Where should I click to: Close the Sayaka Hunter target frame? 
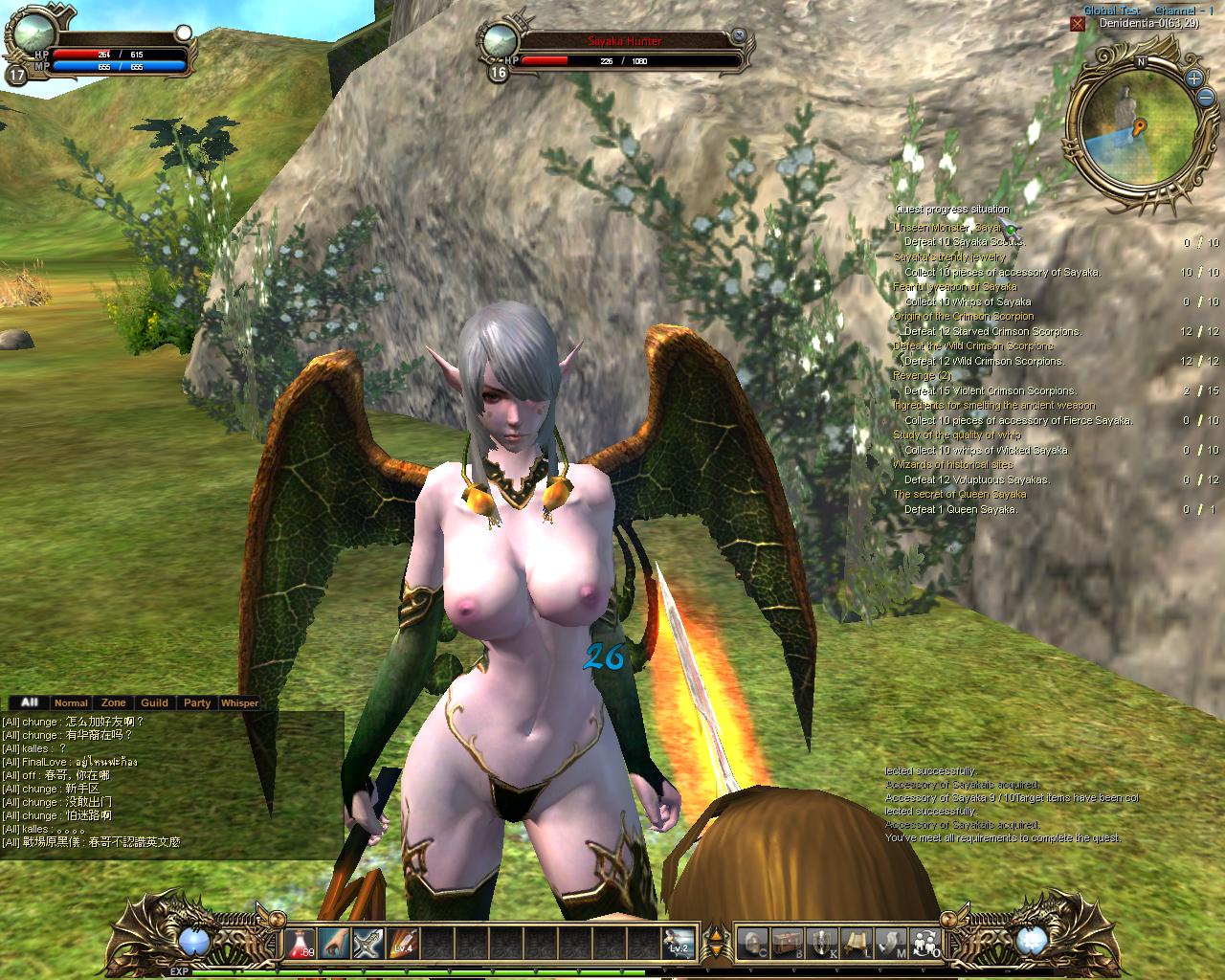point(739,35)
